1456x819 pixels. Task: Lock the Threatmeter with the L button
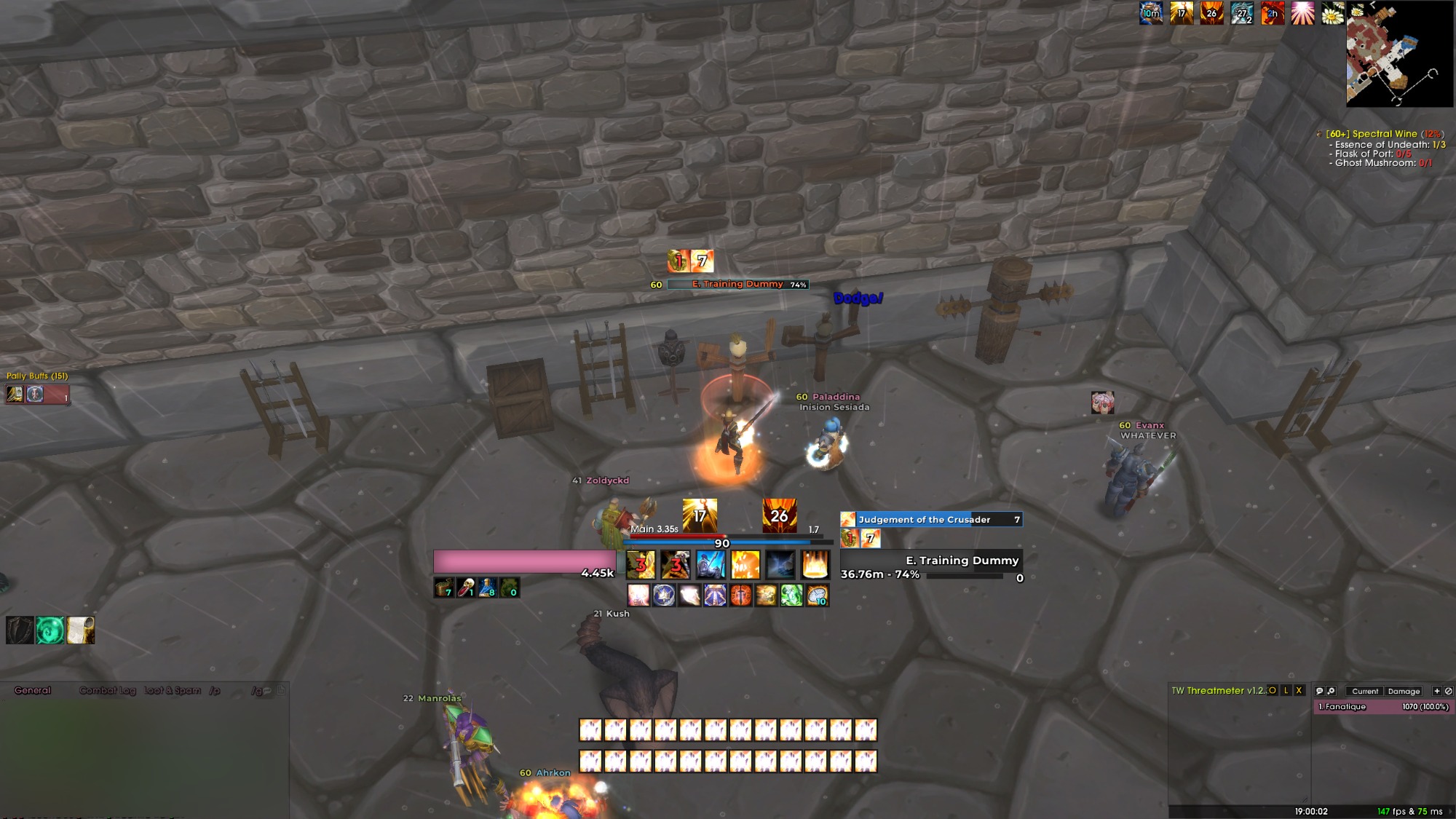pyautogui.click(x=1286, y=691)
